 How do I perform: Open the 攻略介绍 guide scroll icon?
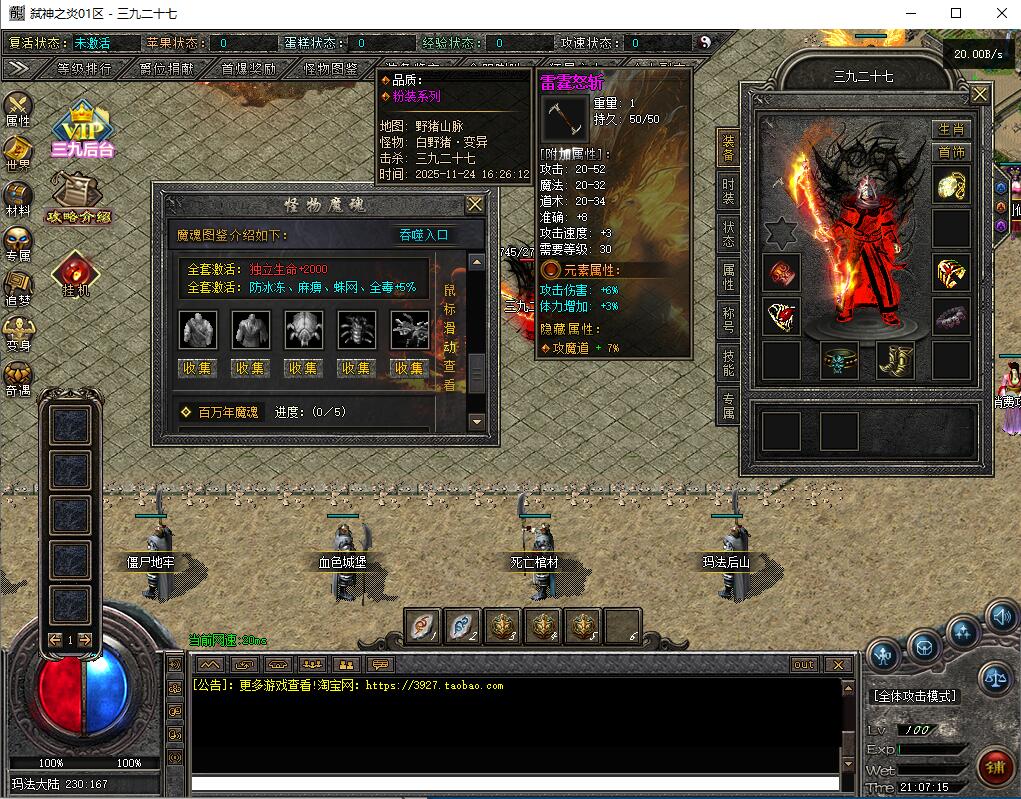point(77,198)
